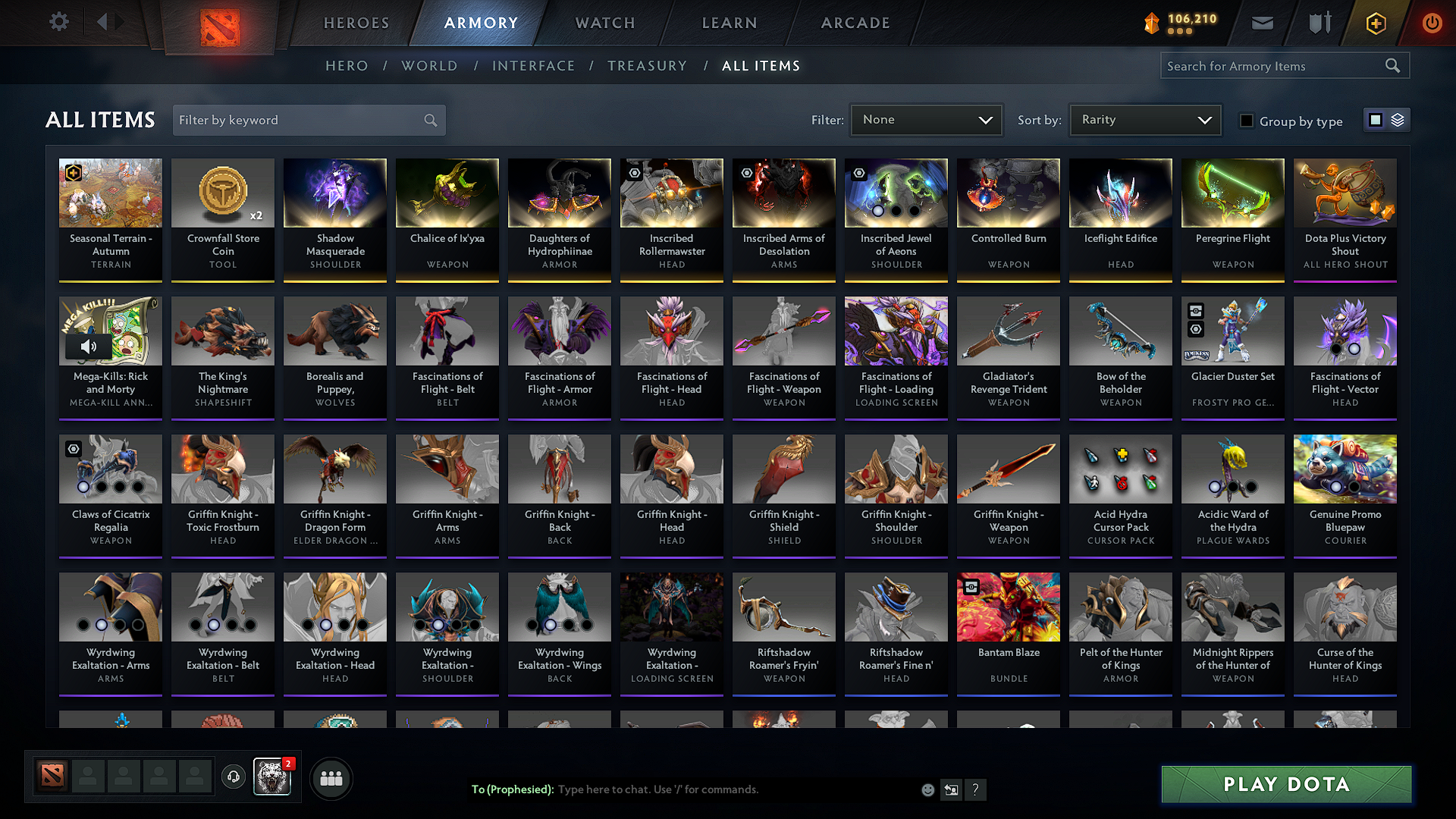This screenshot has width=1456, height=819.
Task: Open Dota Plus via the gold hexagon icon
Action: tap(1375, 22)
